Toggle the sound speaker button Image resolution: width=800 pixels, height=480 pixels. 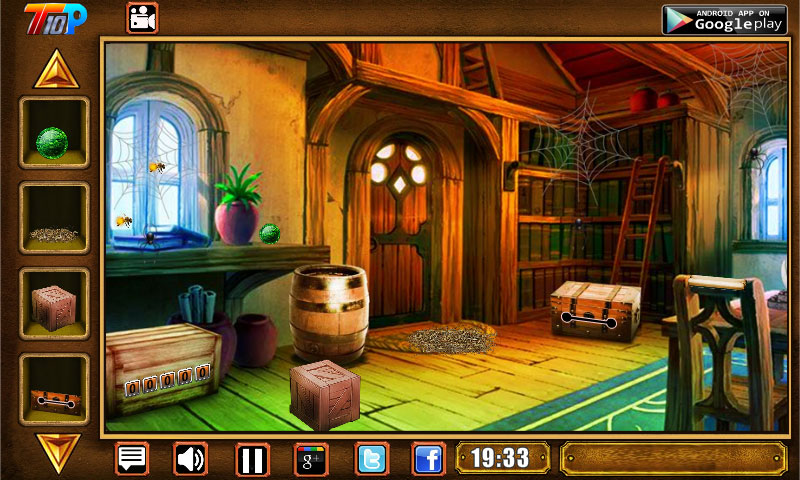click(x=190, y=459)
